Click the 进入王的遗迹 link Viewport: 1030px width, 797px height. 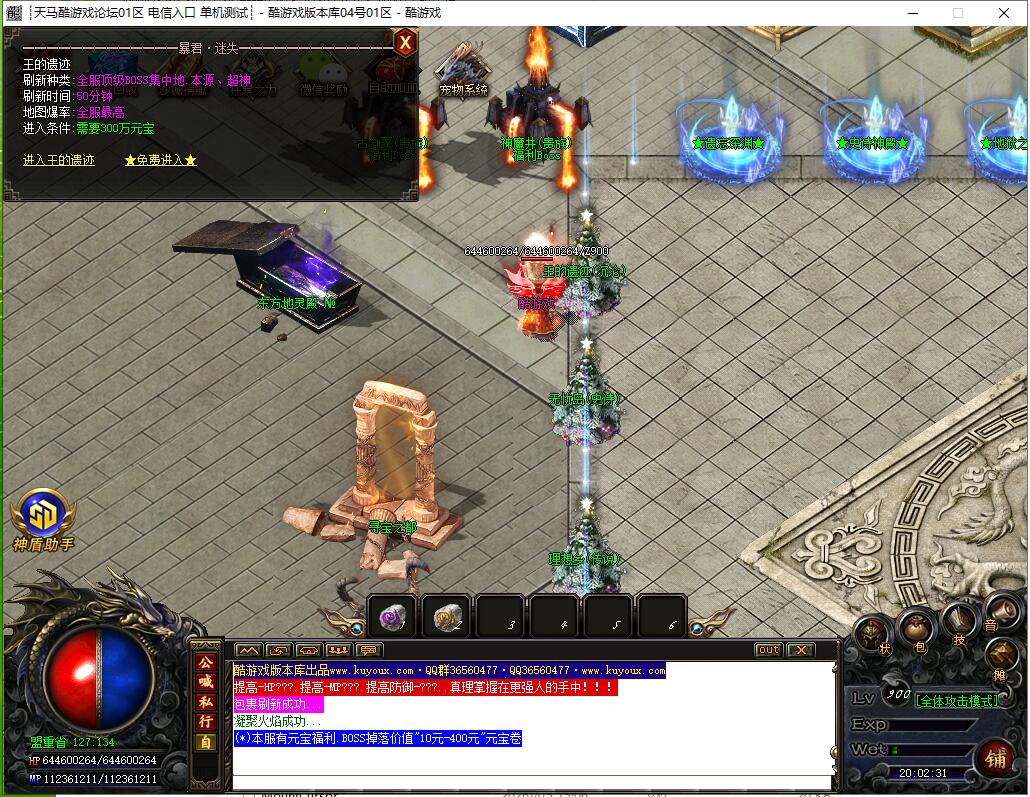click(x=59, y=160)
